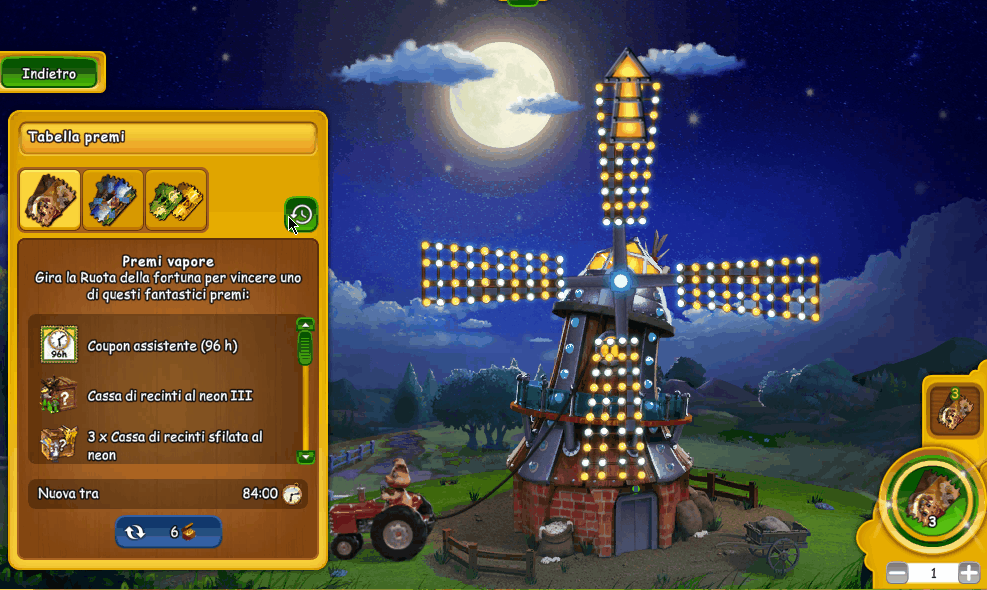Go back with the Indietro button
Image resolution: width=987 pixels, height=590 pixels.
[x=49, y=73]
